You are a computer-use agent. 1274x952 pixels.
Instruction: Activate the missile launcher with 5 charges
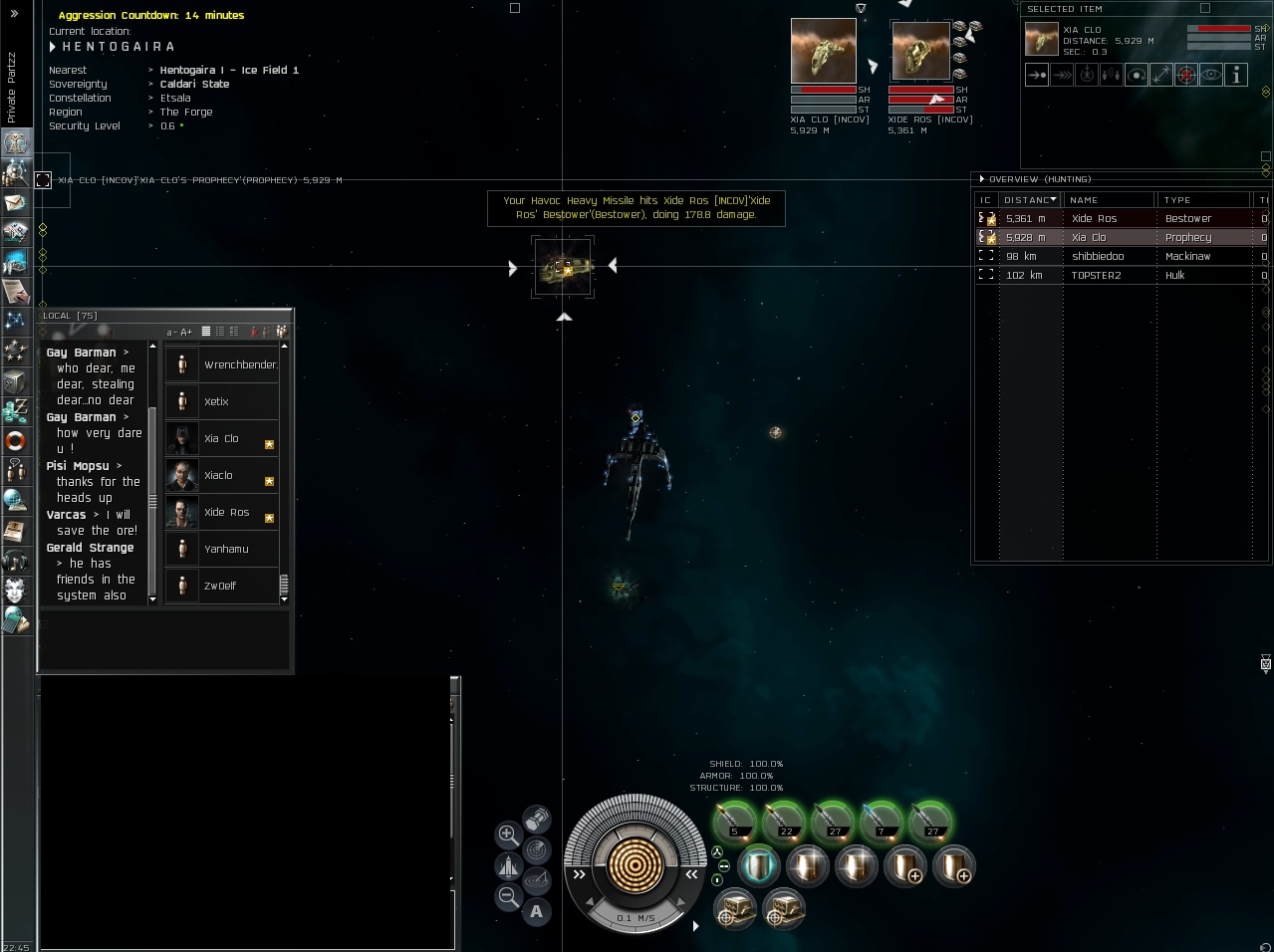click(734, 821)
